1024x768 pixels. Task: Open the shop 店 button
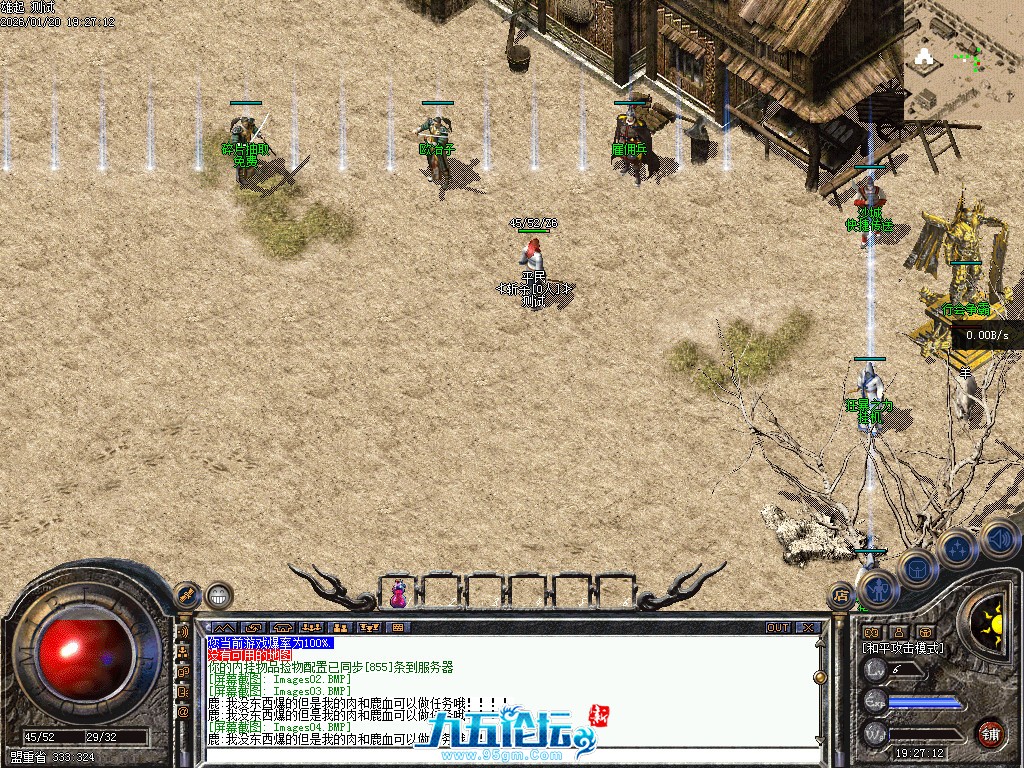click(840, 596)
